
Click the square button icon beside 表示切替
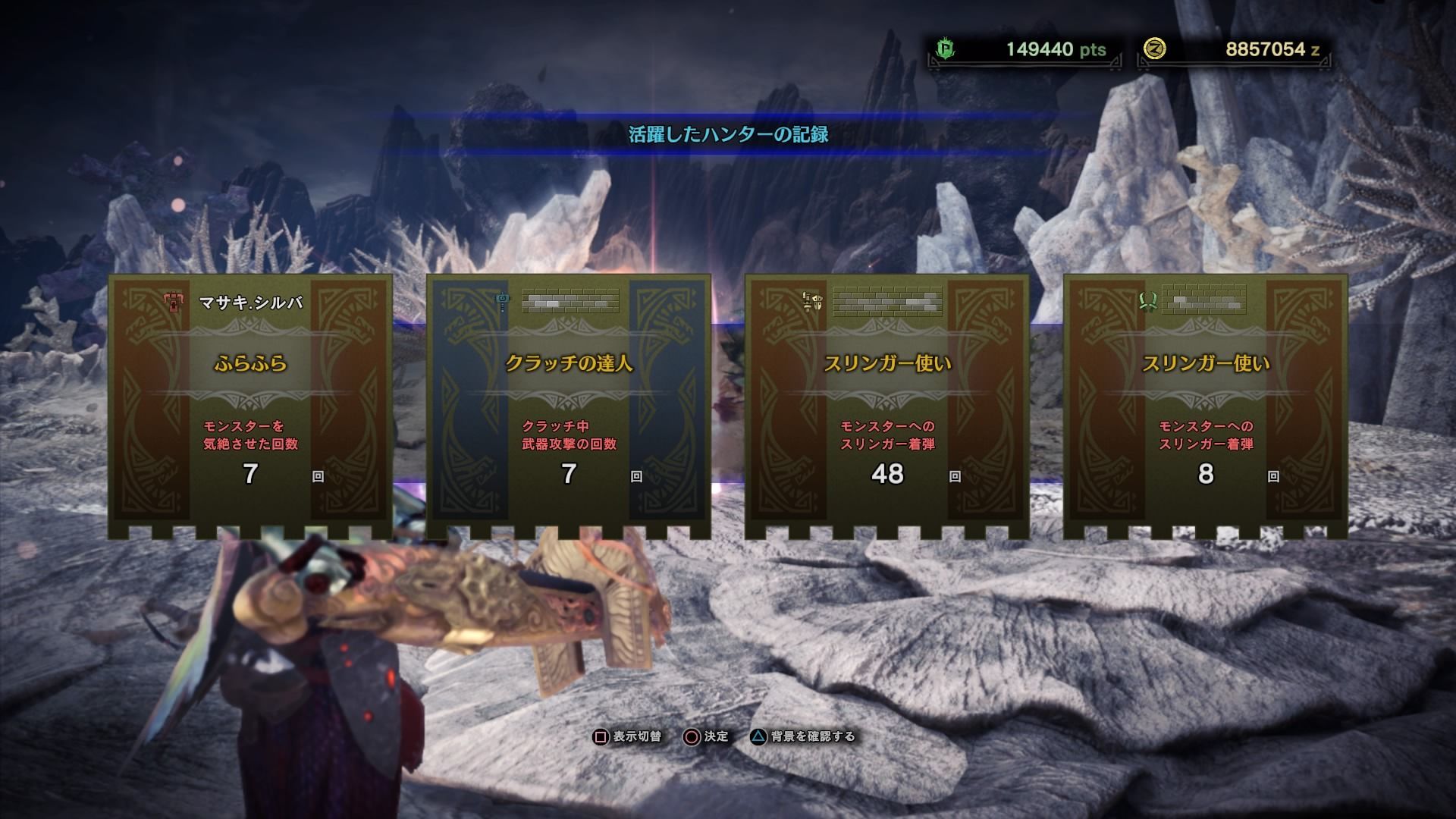[599, 736]
